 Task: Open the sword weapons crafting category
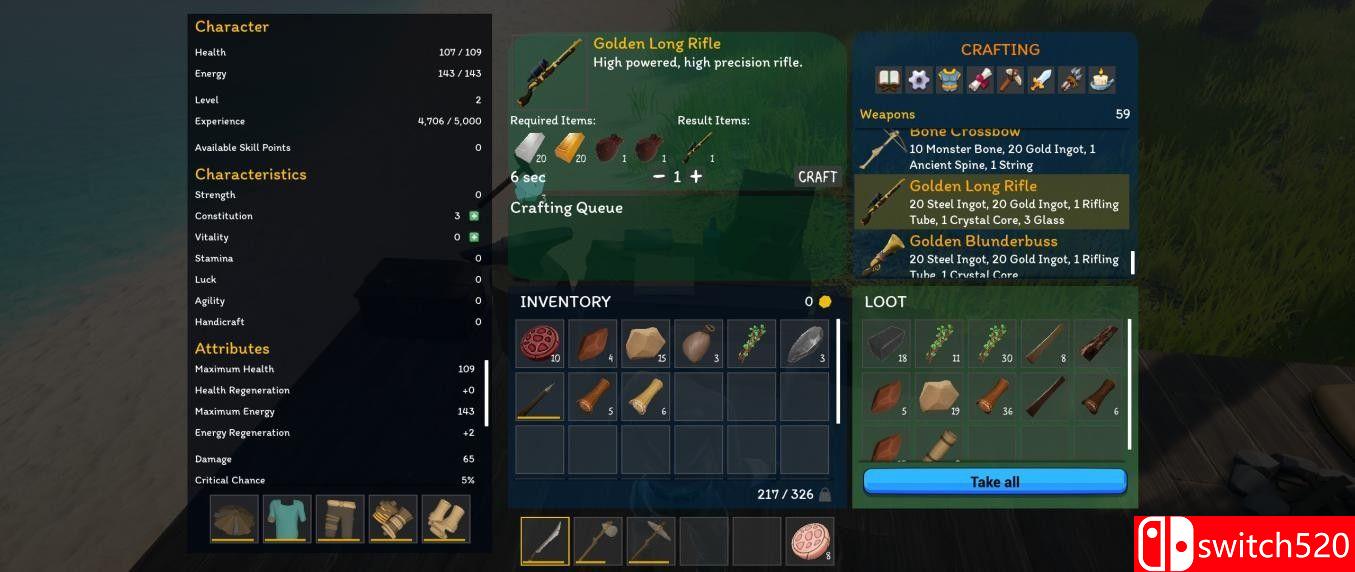click(1041, 80)
